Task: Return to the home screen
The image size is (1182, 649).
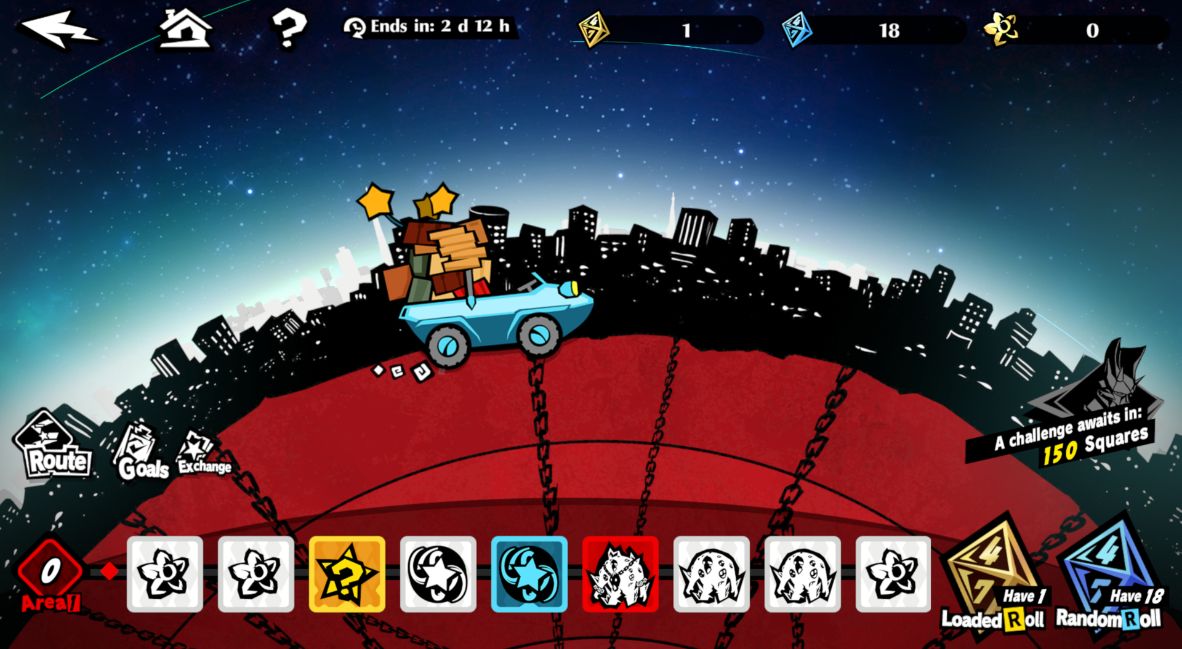Action: click(x=186, y=28)
